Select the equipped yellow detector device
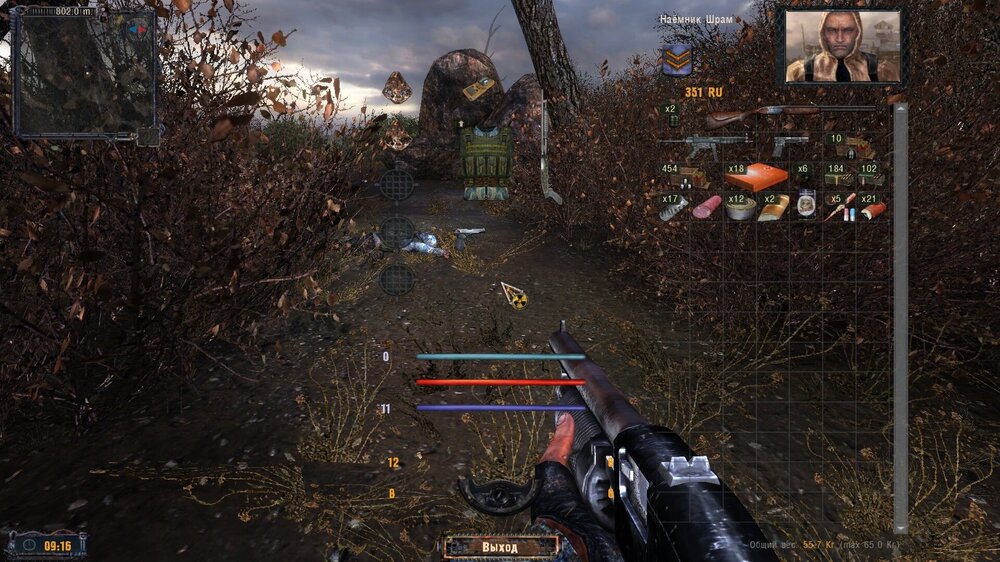1000x562 pixels. click(x=478, y=89)
